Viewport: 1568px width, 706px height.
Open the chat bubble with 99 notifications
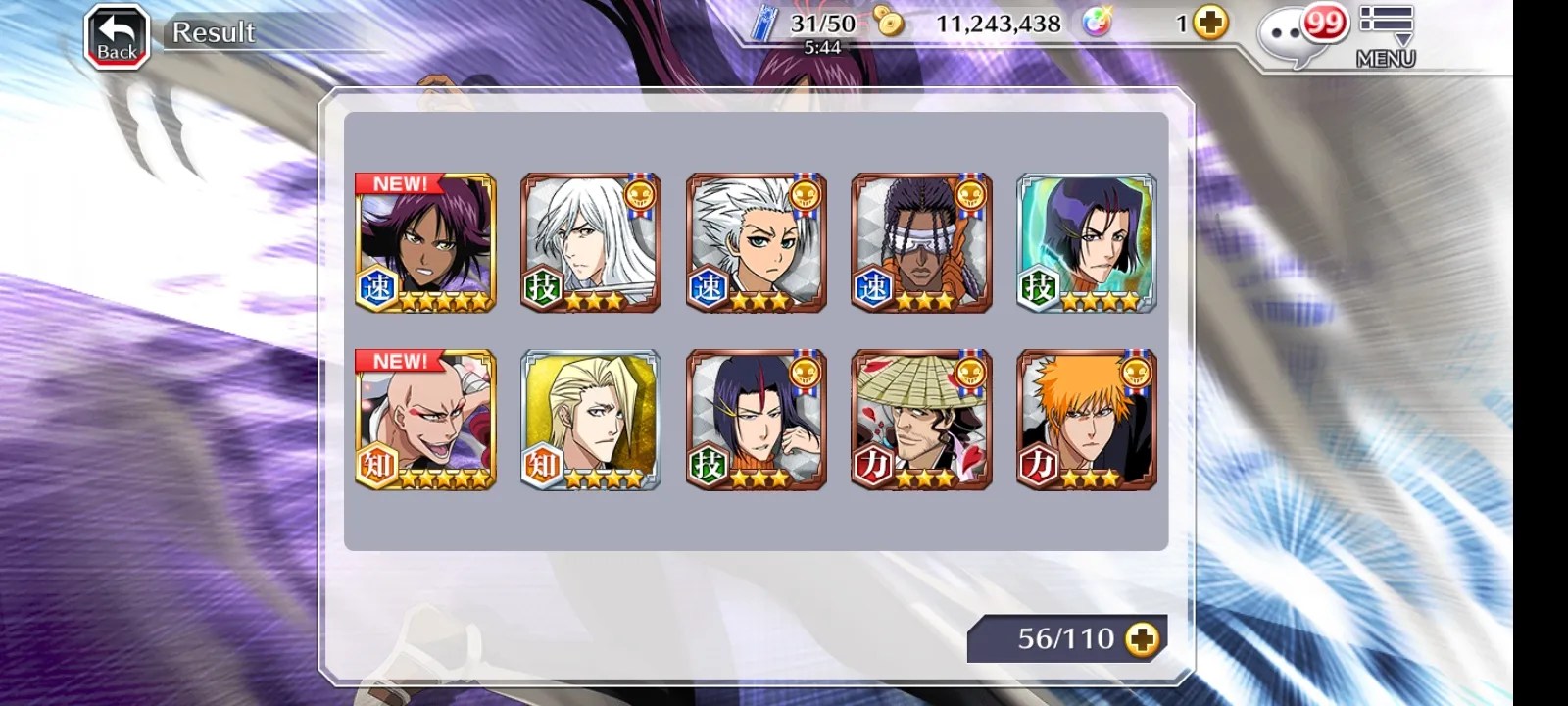point(1298,37)
